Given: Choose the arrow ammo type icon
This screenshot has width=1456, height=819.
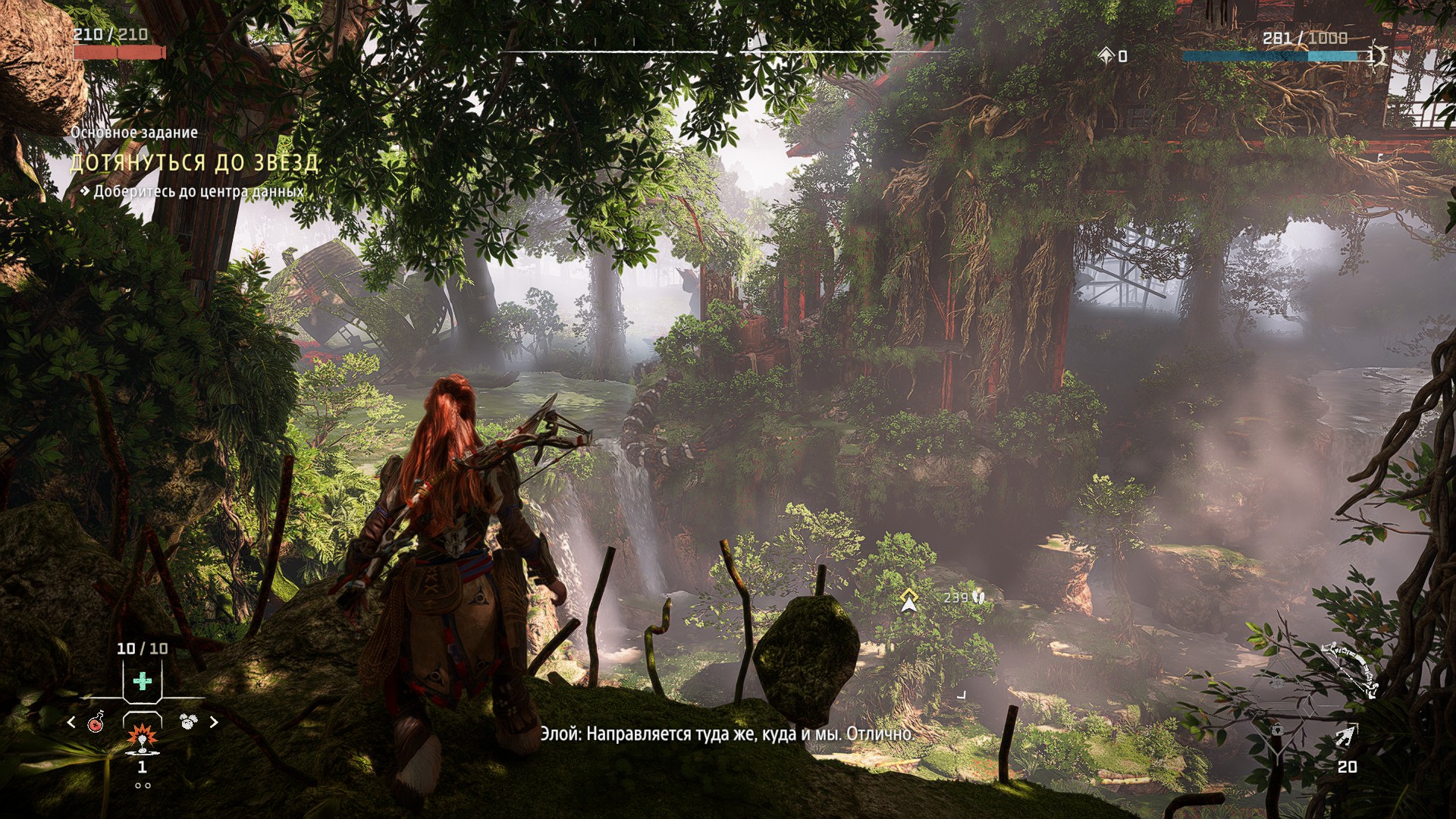Looking at the screenshot, I should [1348, 736].
